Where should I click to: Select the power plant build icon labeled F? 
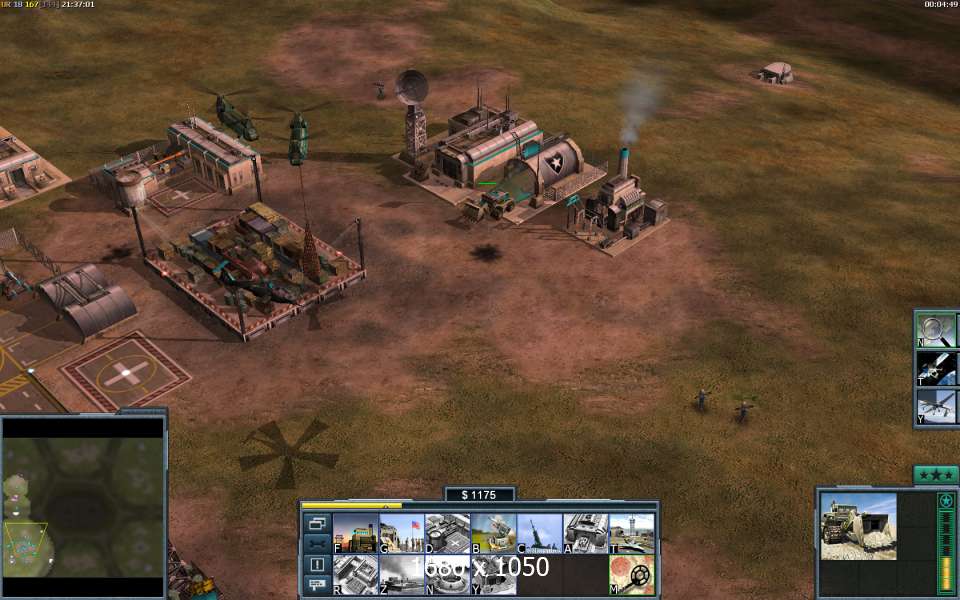pyautogui.click(x=354, y=533)
